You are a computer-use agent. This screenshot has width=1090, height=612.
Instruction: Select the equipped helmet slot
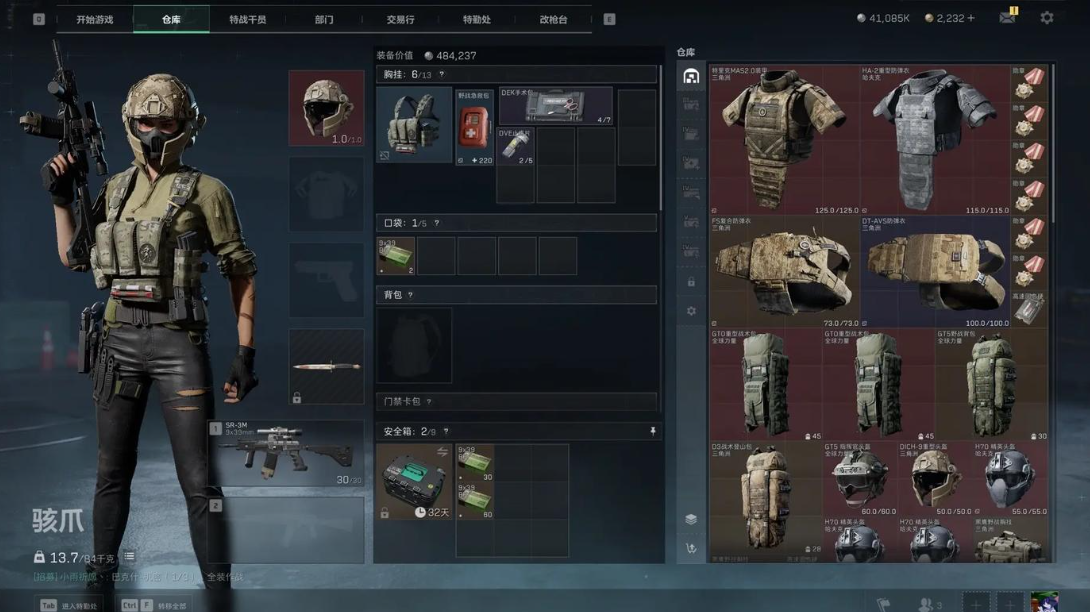click(x=327, y=108)
